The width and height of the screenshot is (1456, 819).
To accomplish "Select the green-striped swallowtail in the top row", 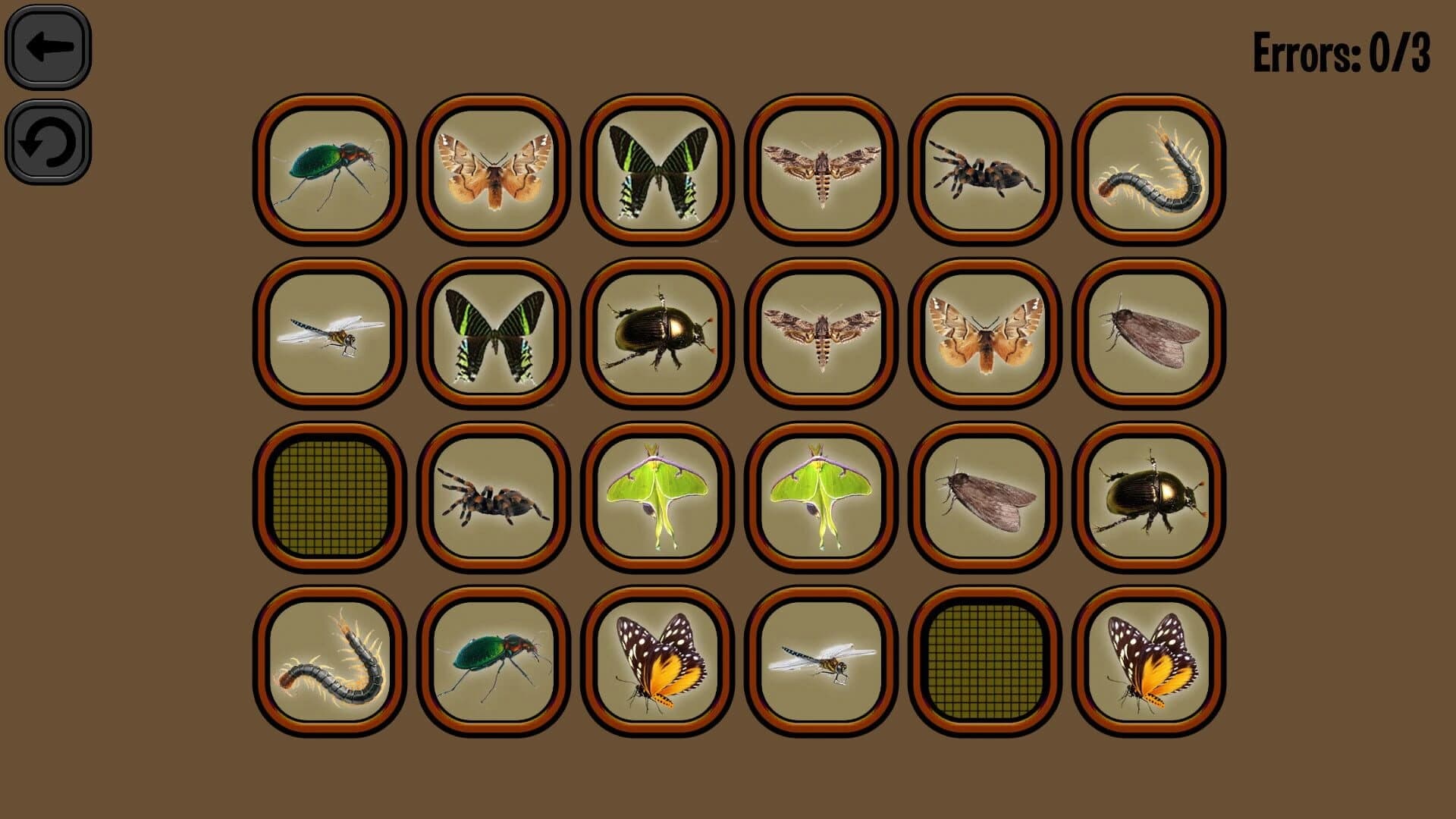I will (656, 168).
